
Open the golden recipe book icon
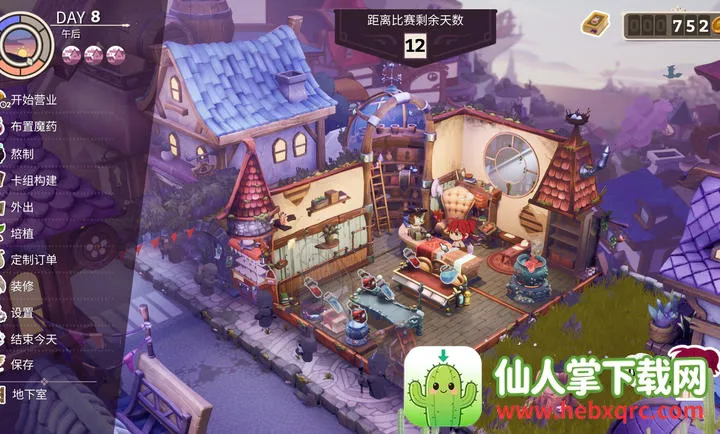click(x=596, y=22)
